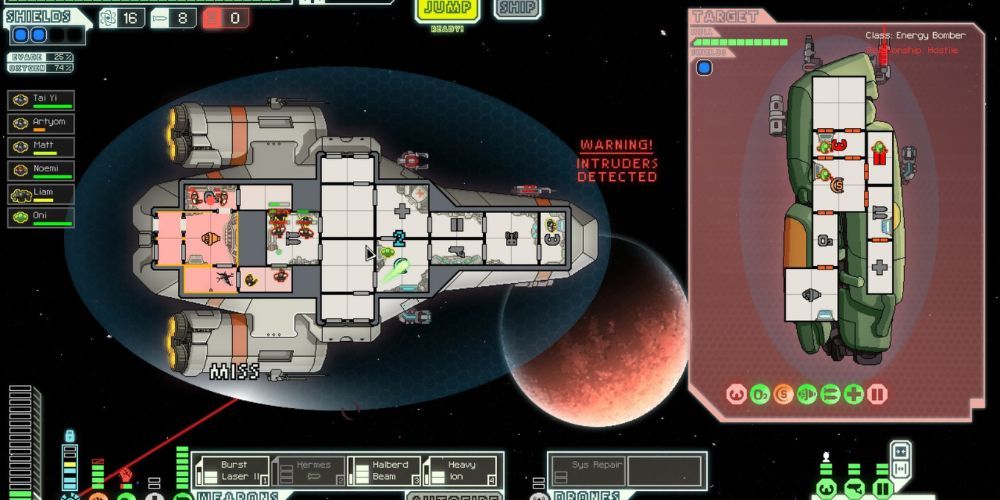The image size is (1000, 500).
Task: Click the JUMP button
Action: (x=447, y=10)
